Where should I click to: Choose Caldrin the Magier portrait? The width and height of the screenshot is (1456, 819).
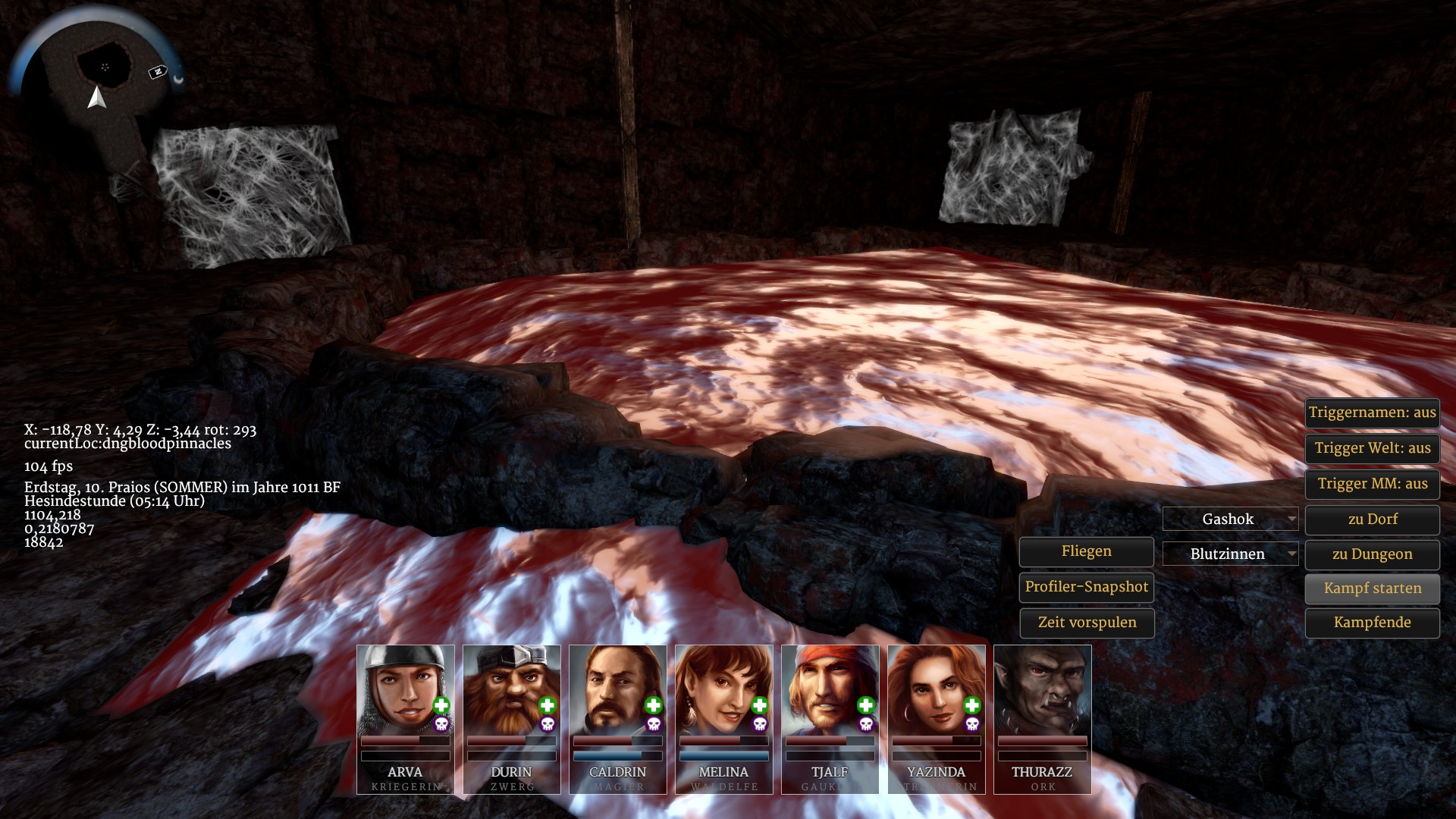click(x=618, y=690)
